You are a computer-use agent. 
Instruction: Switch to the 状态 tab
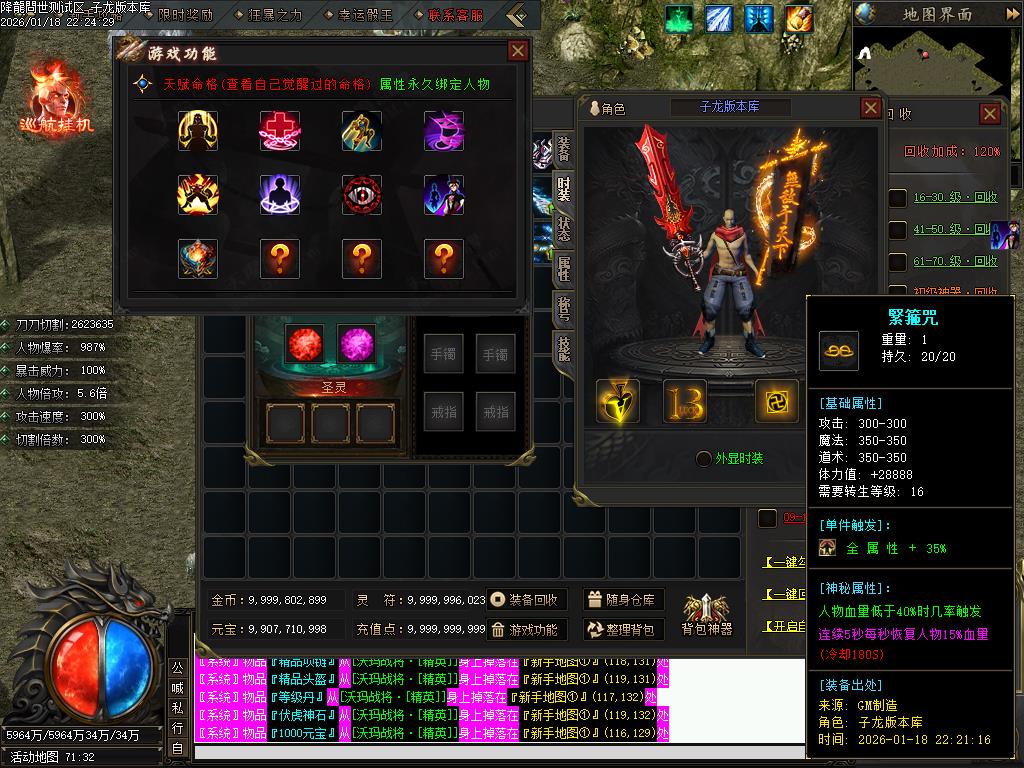(x=564, y=230)
